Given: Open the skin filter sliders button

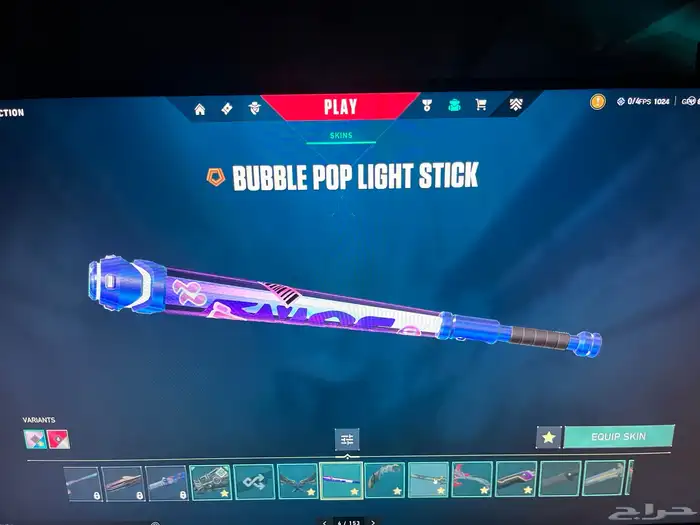Looking at the screenshot, I should [x=347, y=439].
